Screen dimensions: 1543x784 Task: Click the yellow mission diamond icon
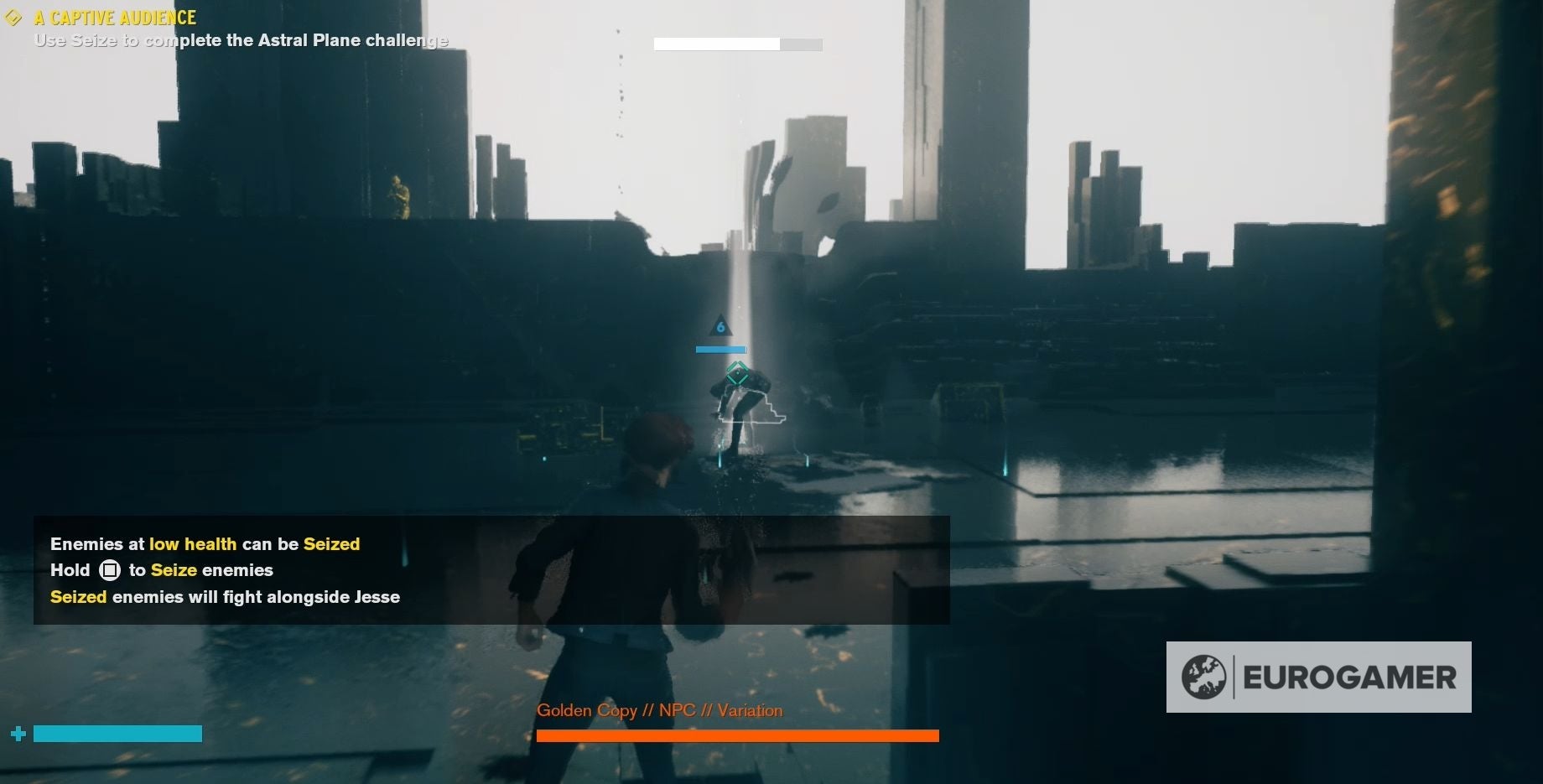(13, 16)
